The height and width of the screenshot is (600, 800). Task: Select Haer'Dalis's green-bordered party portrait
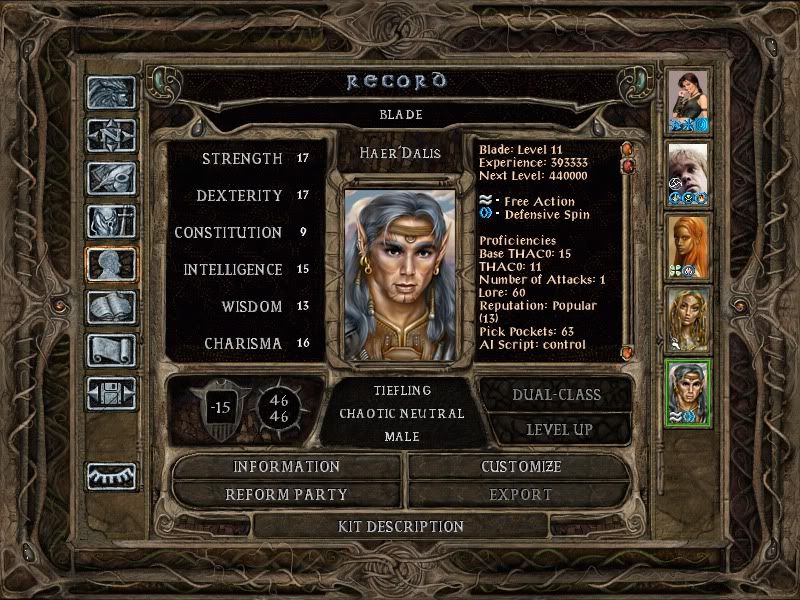[688, 392]
